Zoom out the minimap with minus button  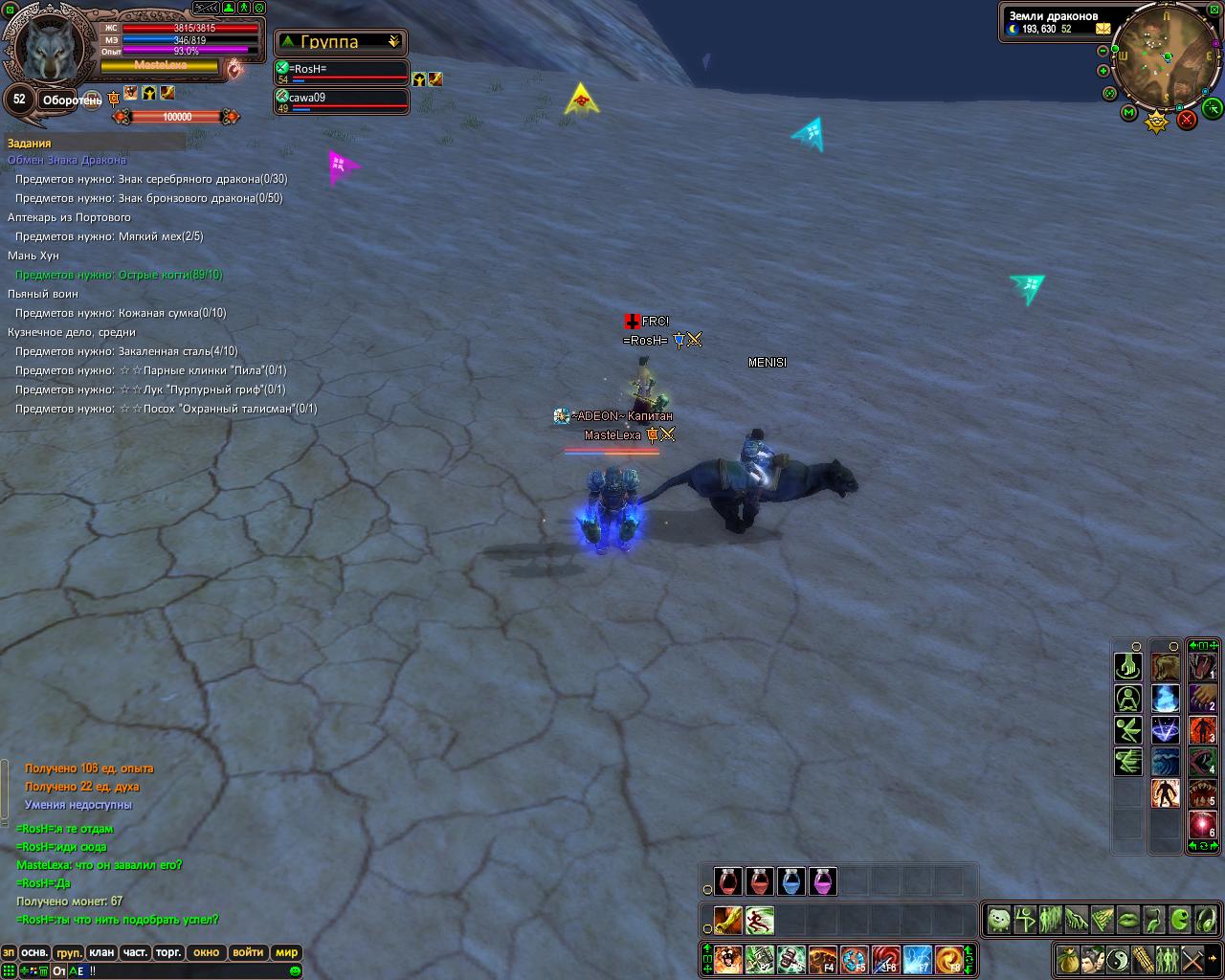pos(1102,51)
